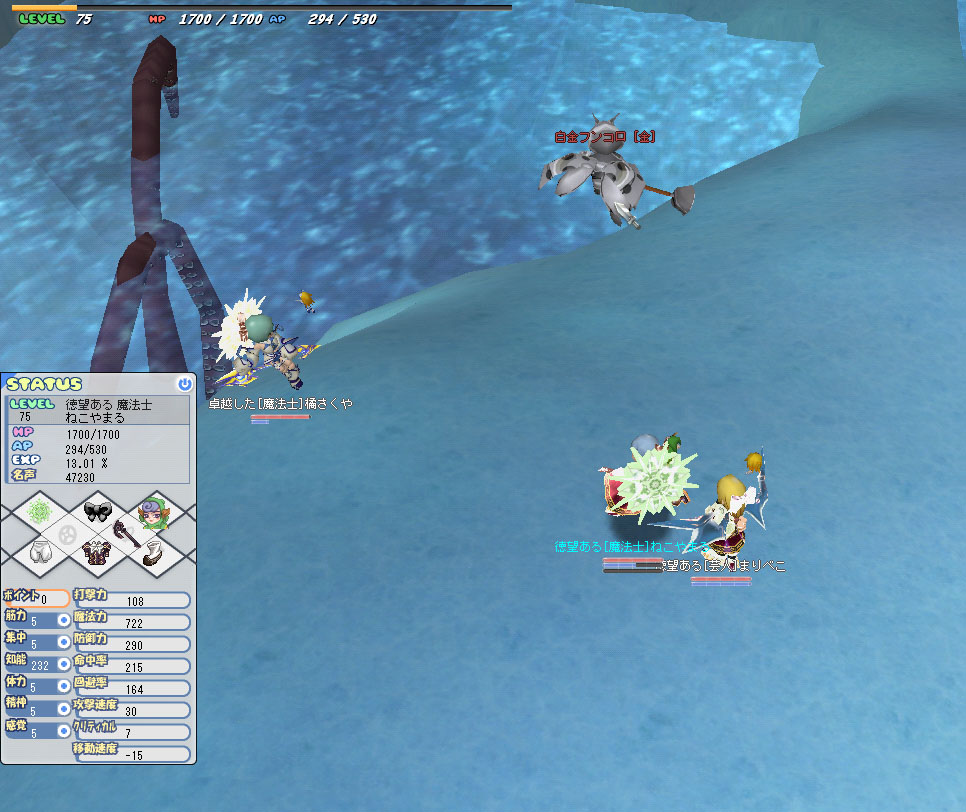The width and height of the screenshot is (966, 812).
Task: Add a point to 集中 stat
Action: (x=63, y=642)
